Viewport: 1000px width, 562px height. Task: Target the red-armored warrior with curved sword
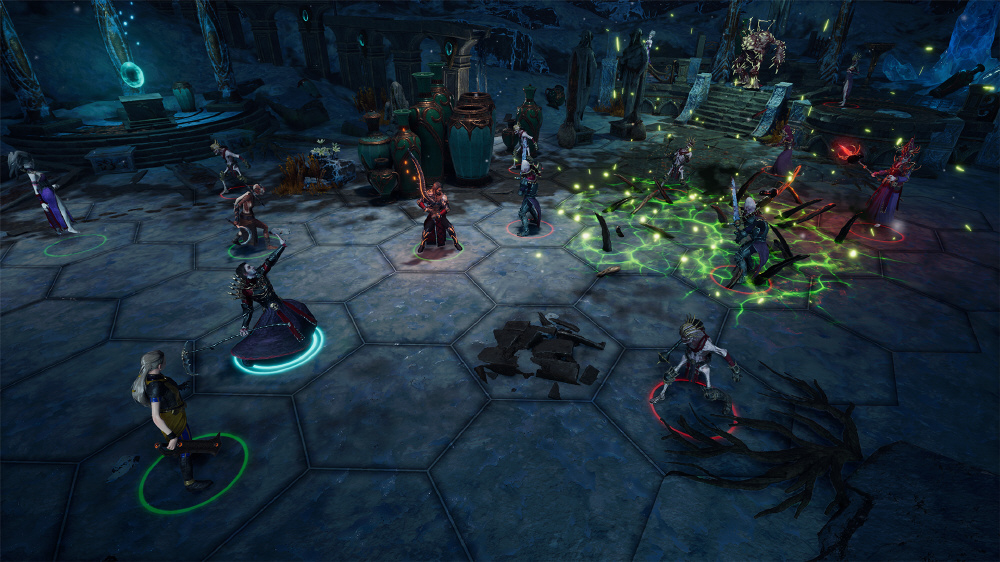point(437,218)
